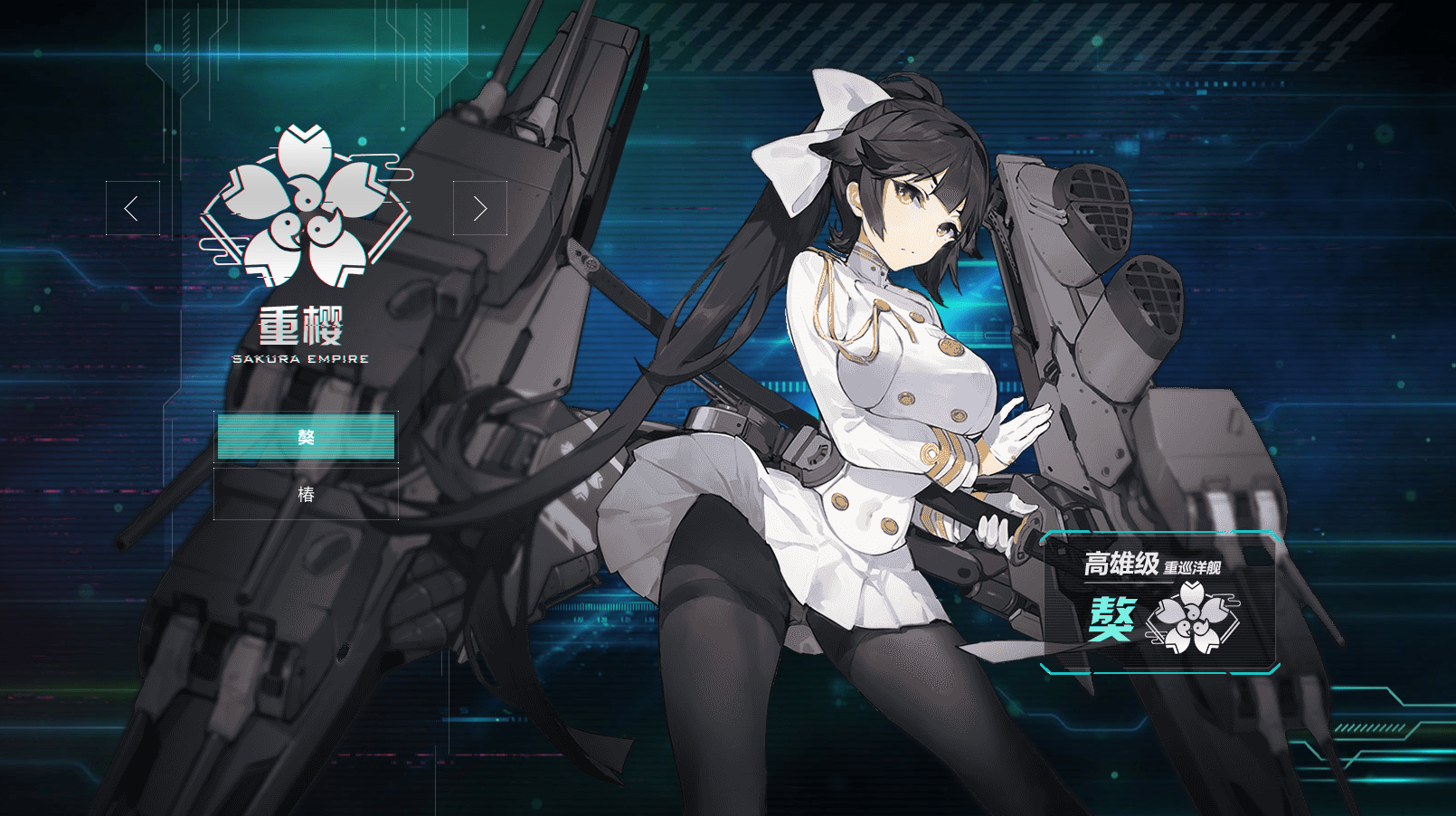Toggle the highlighted 獒 selection
The height and width of the screenshot is (816, 1456).
pyautogui.click(x=306, y=437)
